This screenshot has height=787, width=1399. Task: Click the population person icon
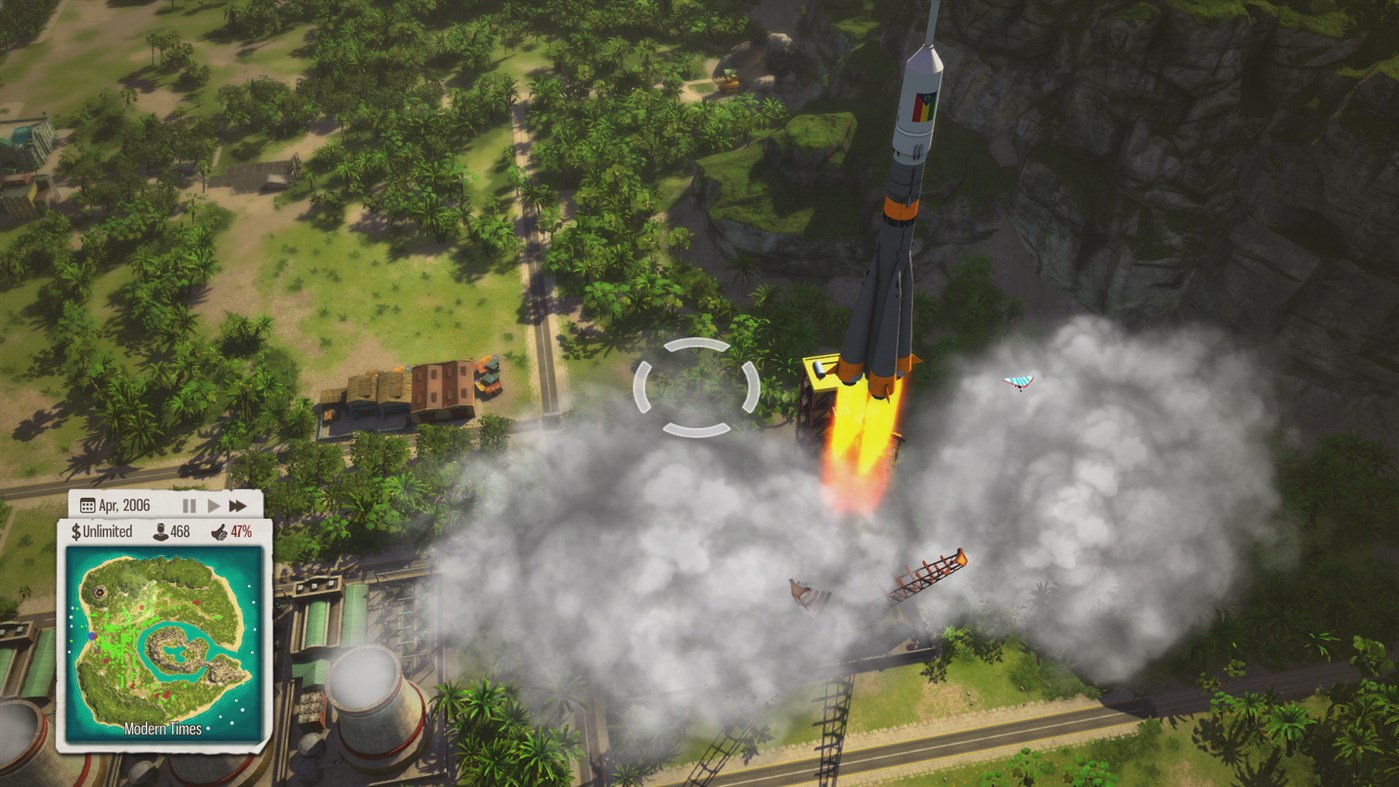pos(161,530)
